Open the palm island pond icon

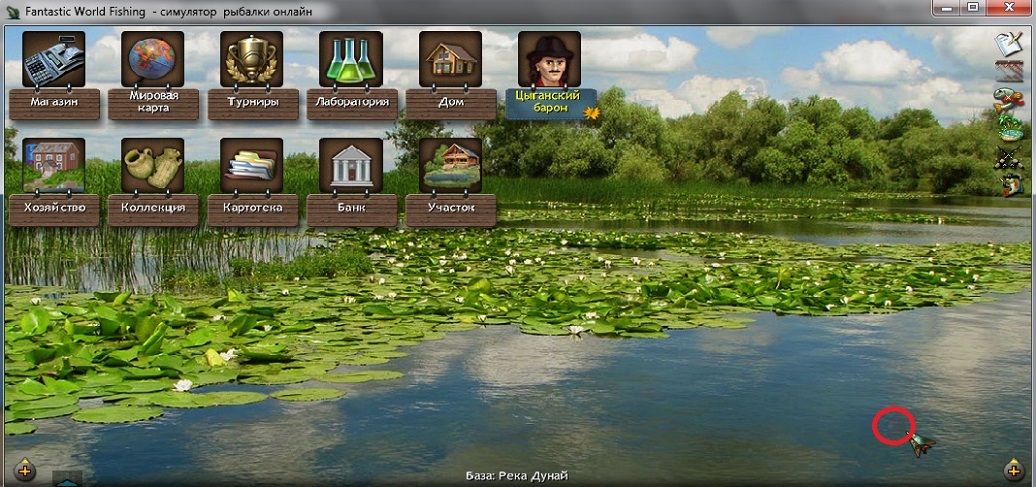[1008, 127]
